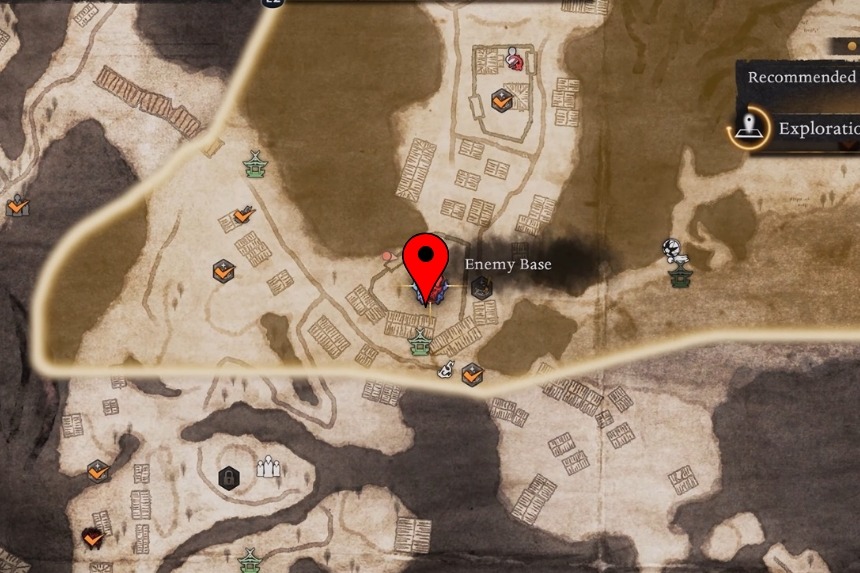Select the three white figures marker
Image resolution: width=860 pixels, height=573 pixels.
267,466
